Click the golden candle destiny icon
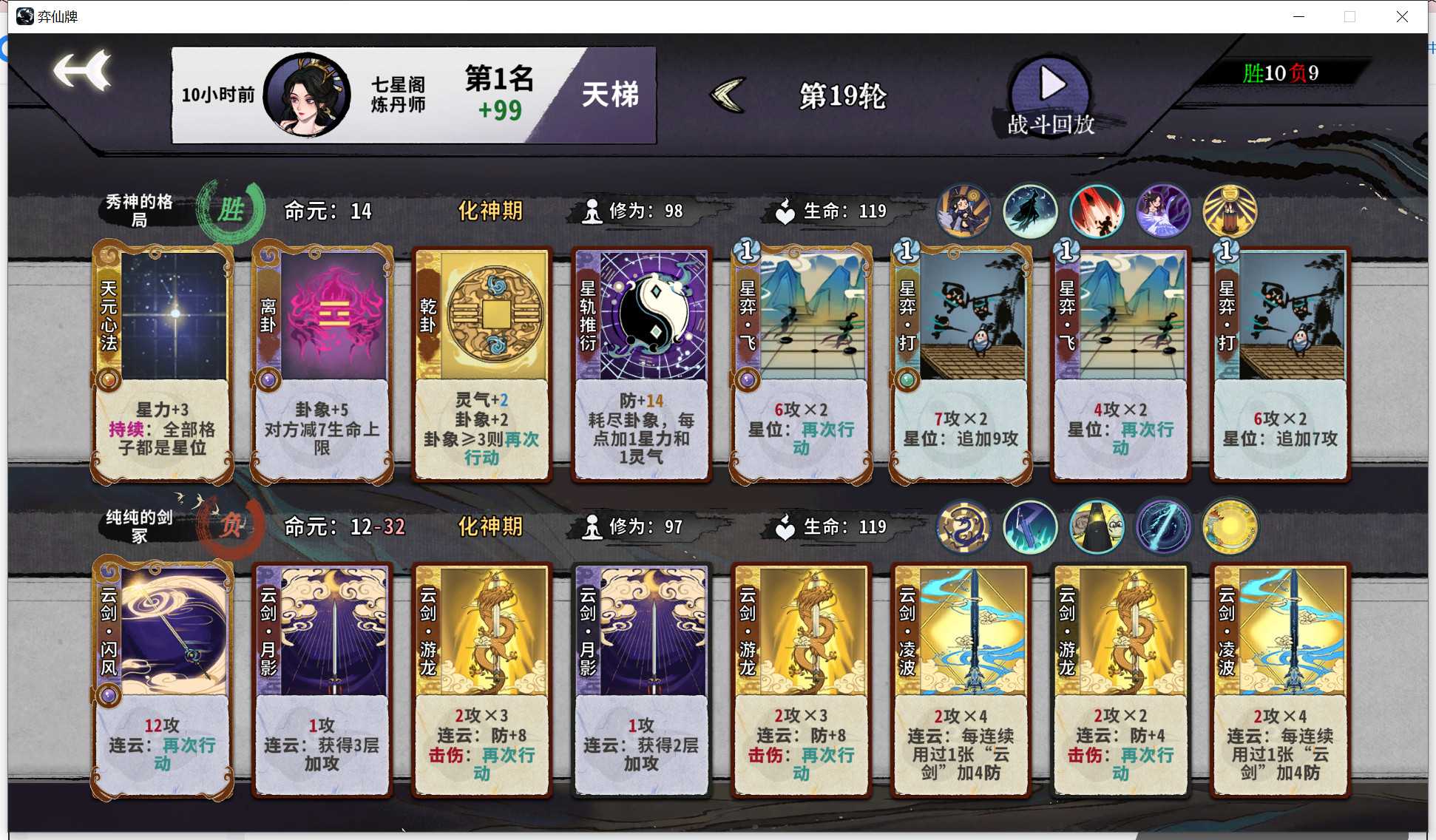This screenshot has width=1436, height=840. tap(1230, 211)
